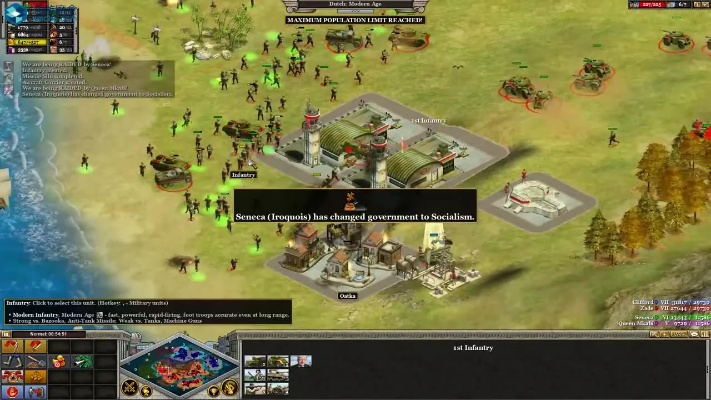
Task: Click the Dutch Modern Age banner
Action: click(x=355, y=5)
